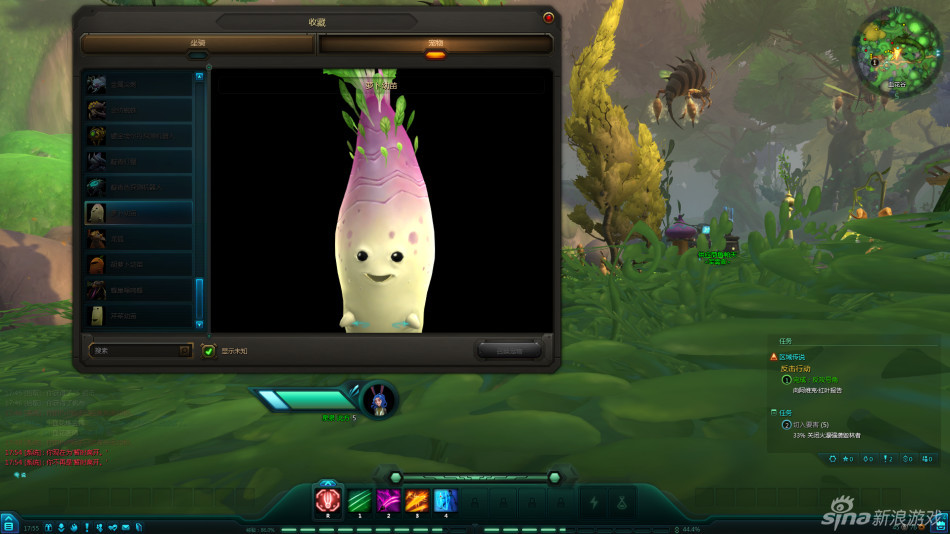Use the purple slash ability in slot 2
The width and height of the screenshot is (950, 534).
[388, 500]
